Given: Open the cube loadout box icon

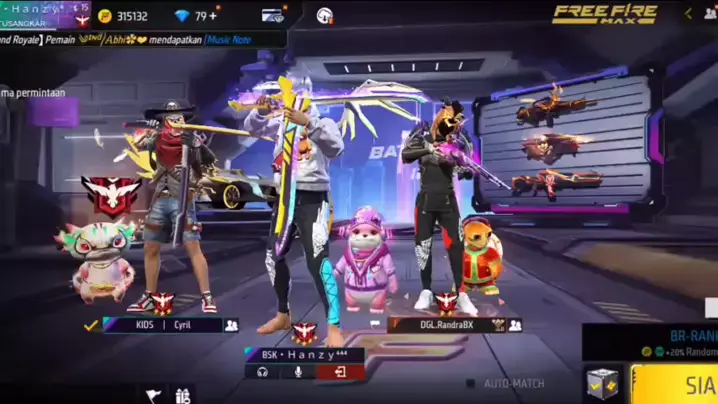Looking at the screenshot, I should click(603, 383).
